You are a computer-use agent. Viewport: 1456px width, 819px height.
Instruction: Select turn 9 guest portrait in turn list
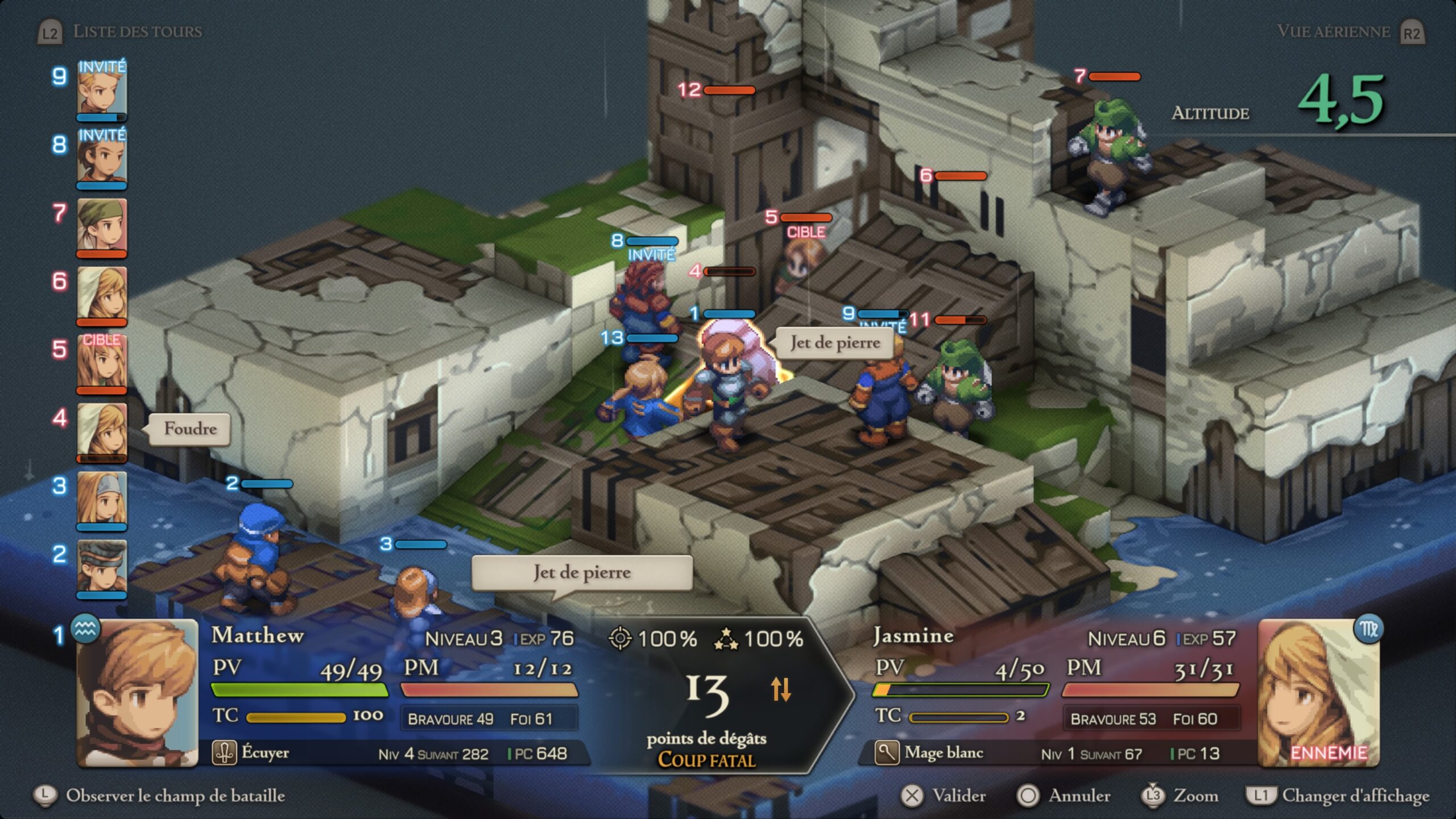[x=102, y=90]
